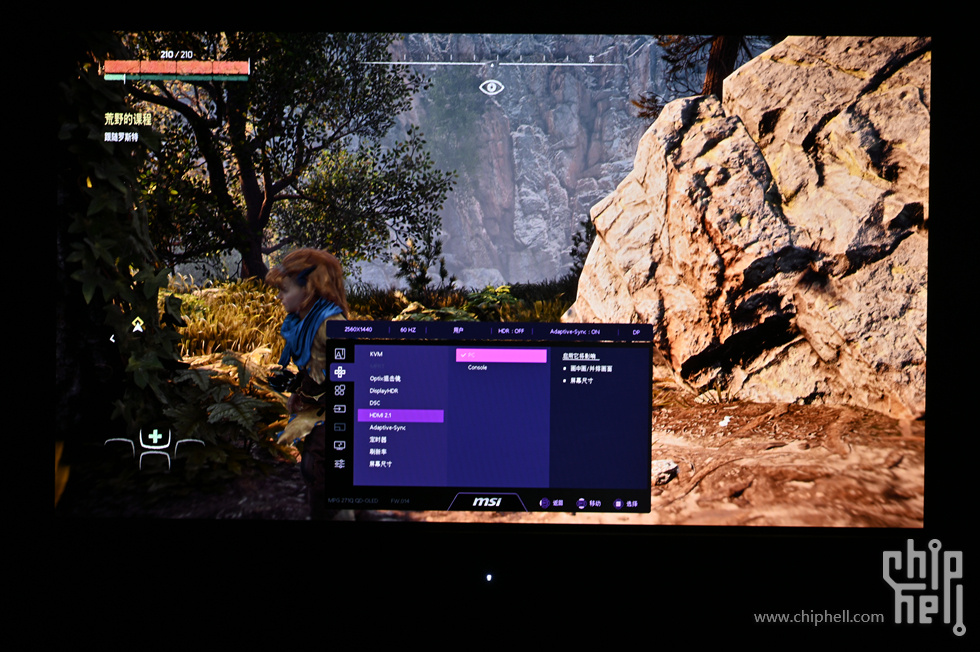Select the medicine plus-sign quick slot

(x=154, y=437)
